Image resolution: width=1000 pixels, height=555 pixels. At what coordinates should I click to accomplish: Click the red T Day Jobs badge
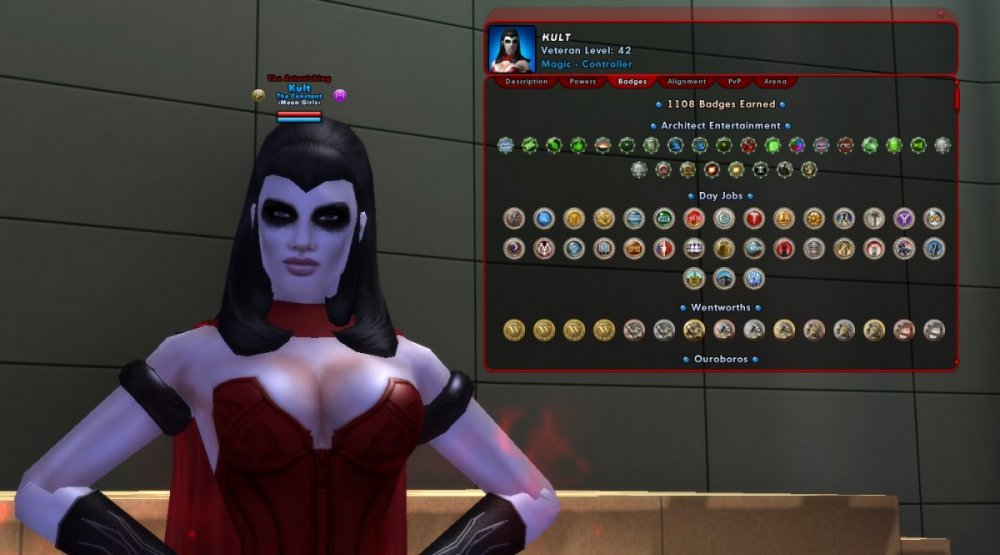(x=754, y=218)
